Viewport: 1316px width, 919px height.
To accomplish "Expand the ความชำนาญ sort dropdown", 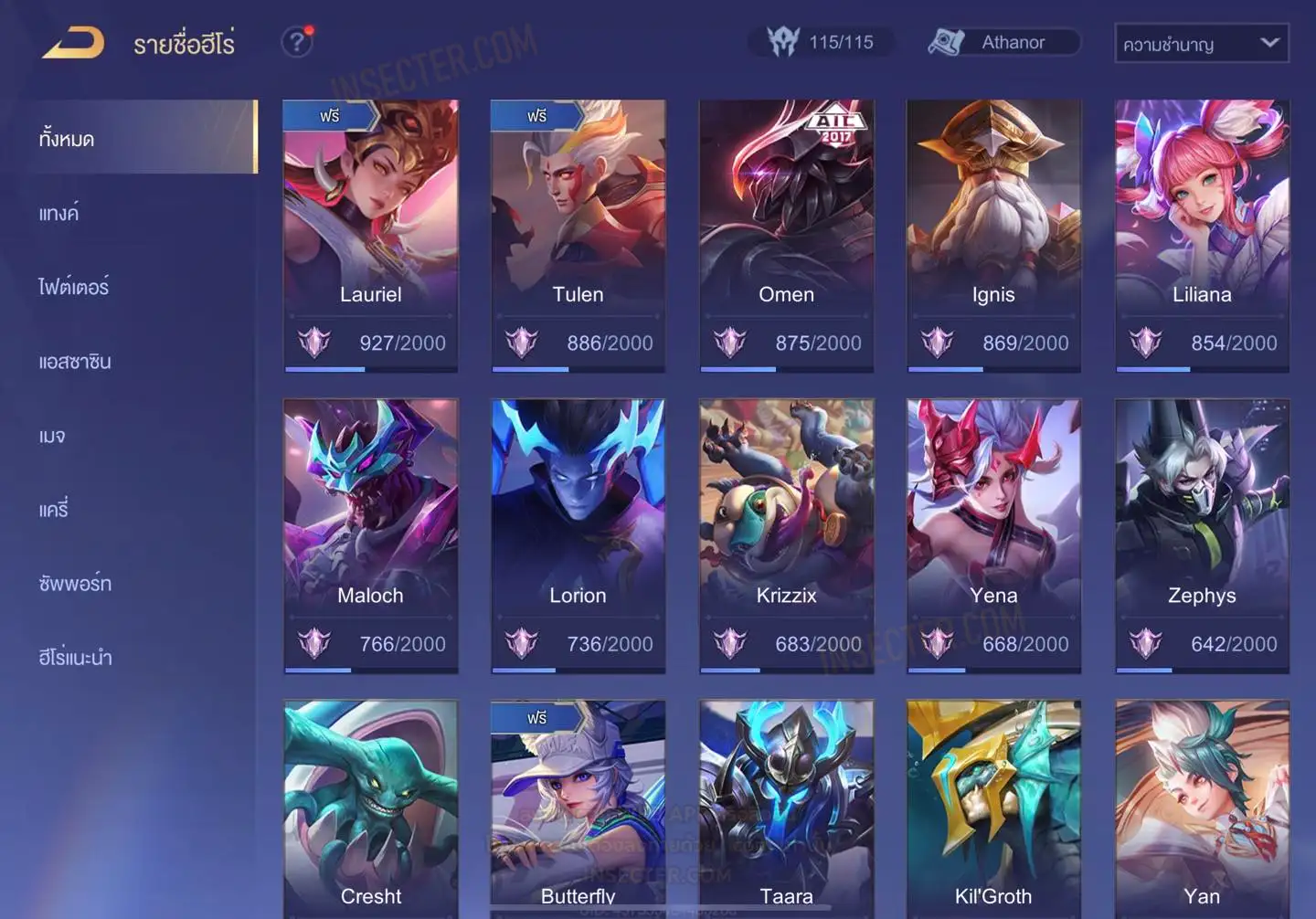I will (1201, 43).
